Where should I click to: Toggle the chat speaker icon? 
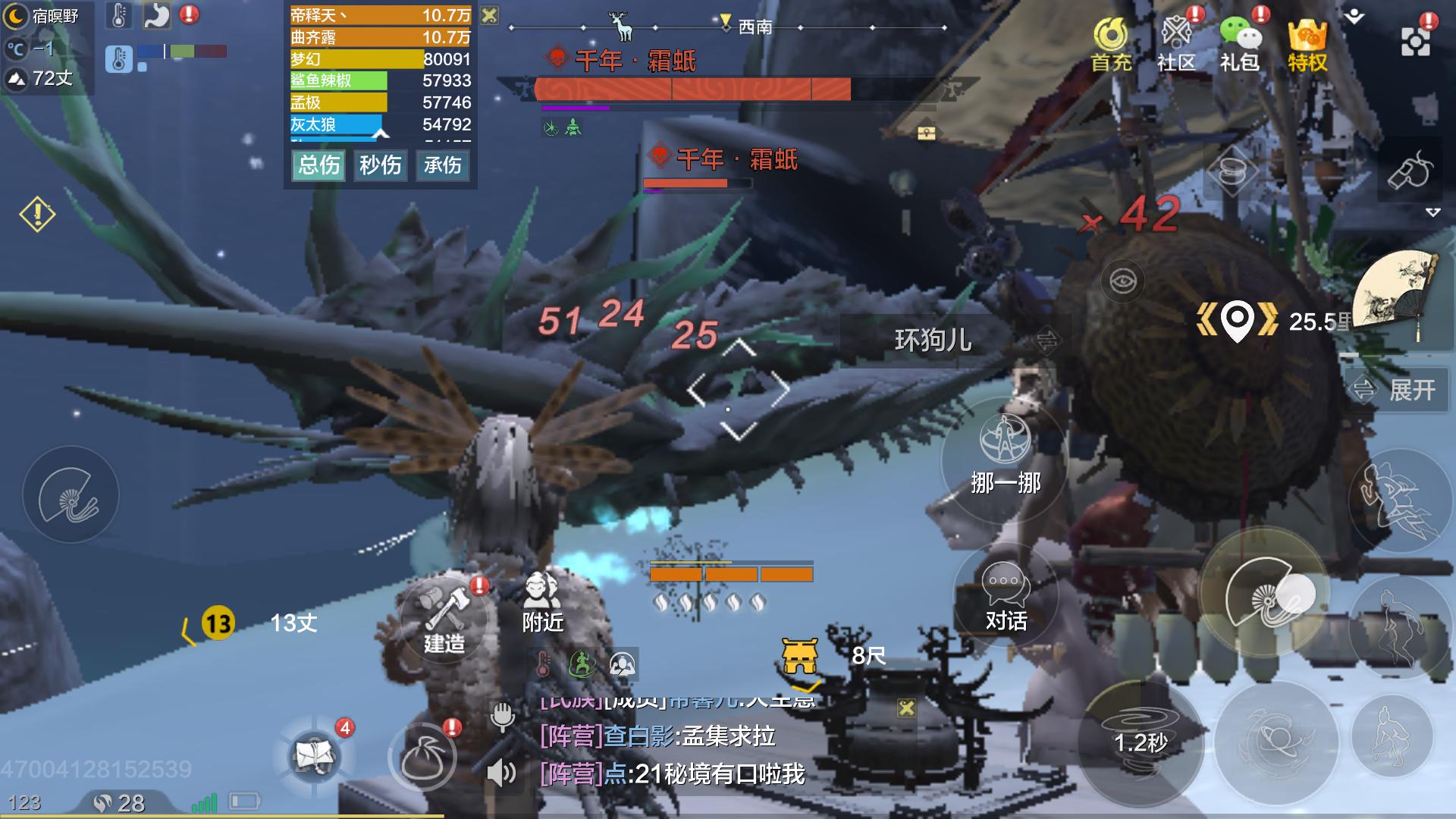(x=500, y=773)
